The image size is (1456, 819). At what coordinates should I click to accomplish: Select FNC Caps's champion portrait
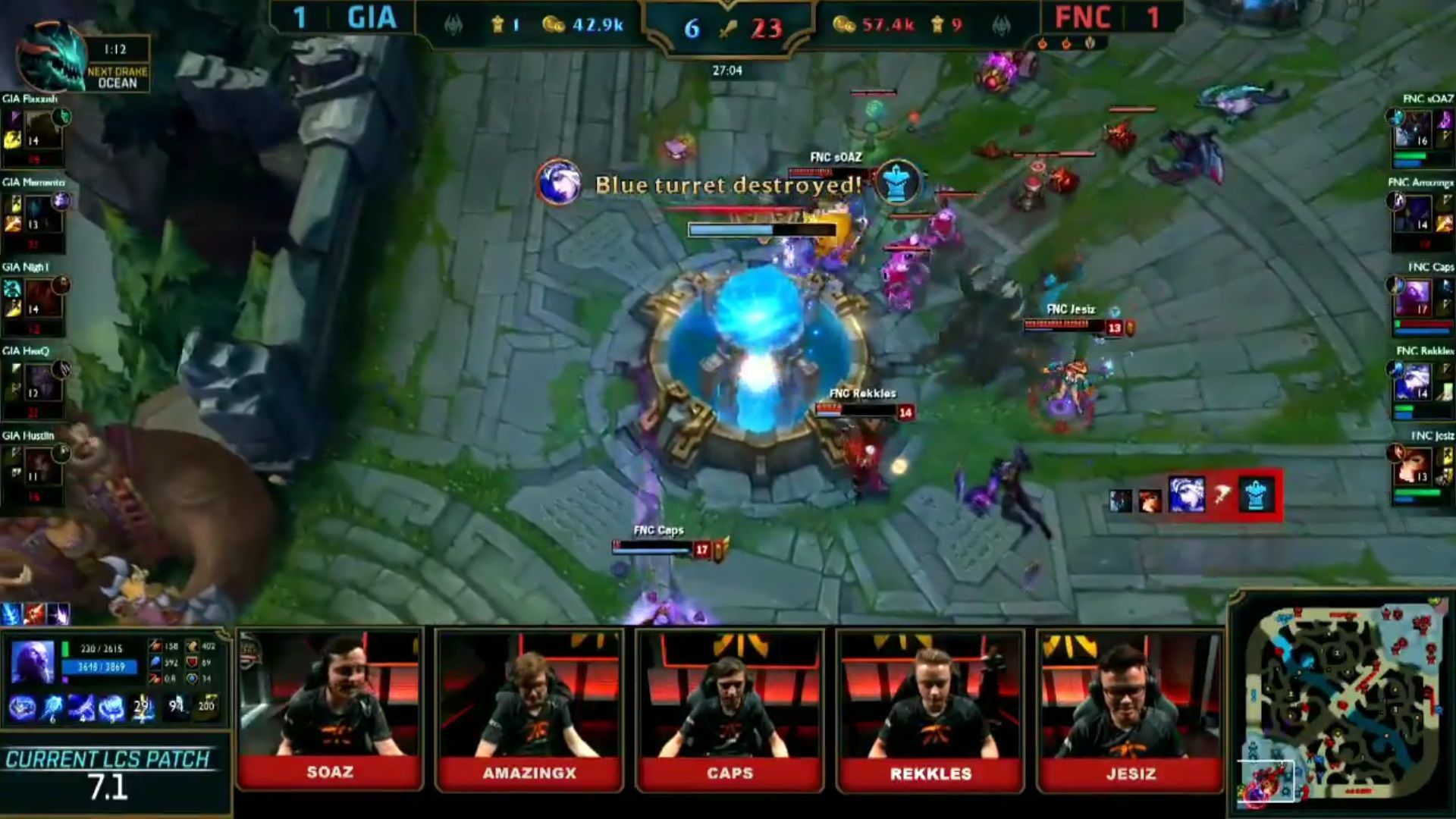1413,299
